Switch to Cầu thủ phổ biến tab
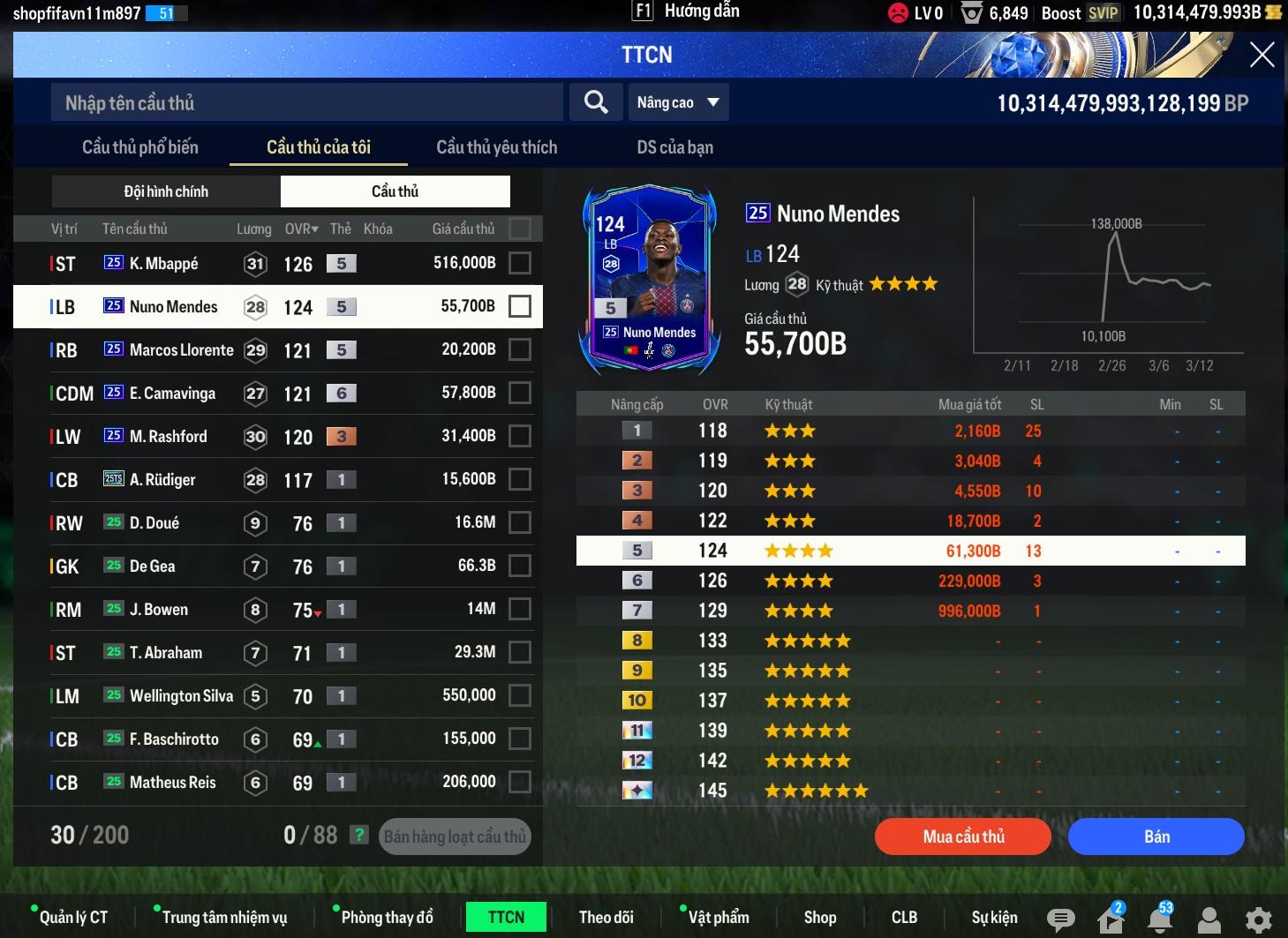 (x=140, y=147)
